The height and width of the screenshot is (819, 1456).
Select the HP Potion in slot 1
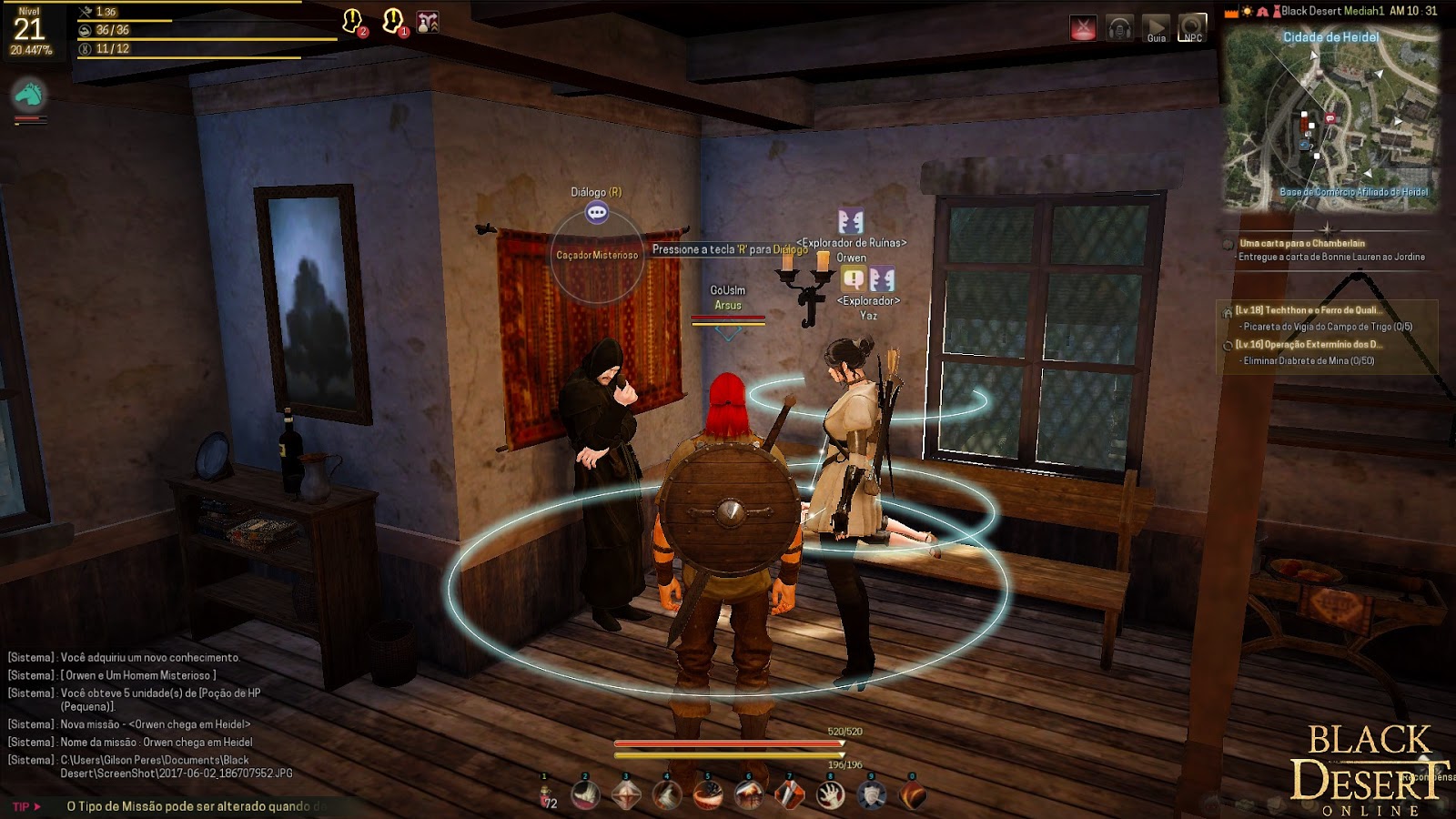click(x=544, y=794)
